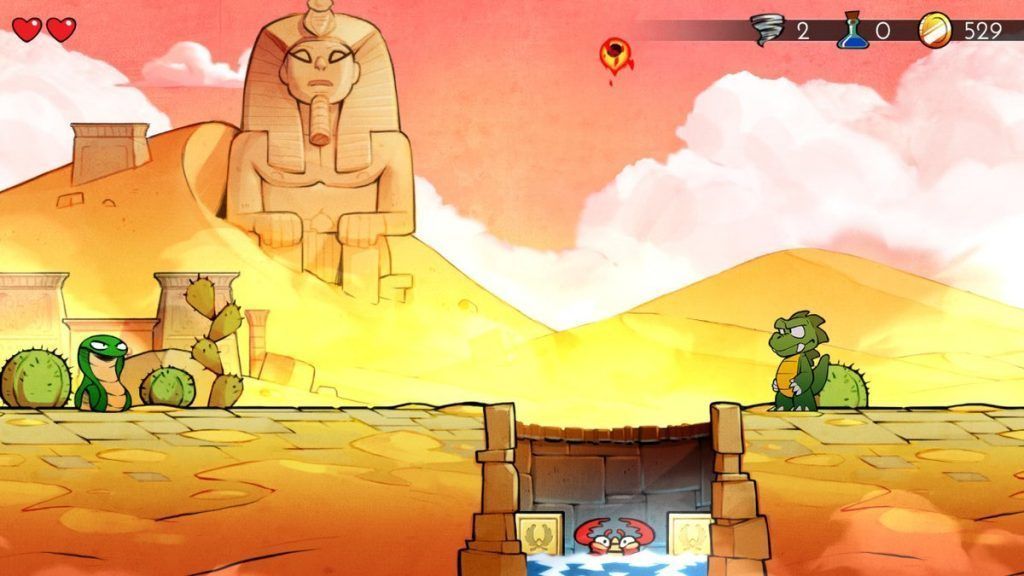Viewport: 1024px width, 576px height.
Task: Select the tornado magic icon
Action: (768, 30)
